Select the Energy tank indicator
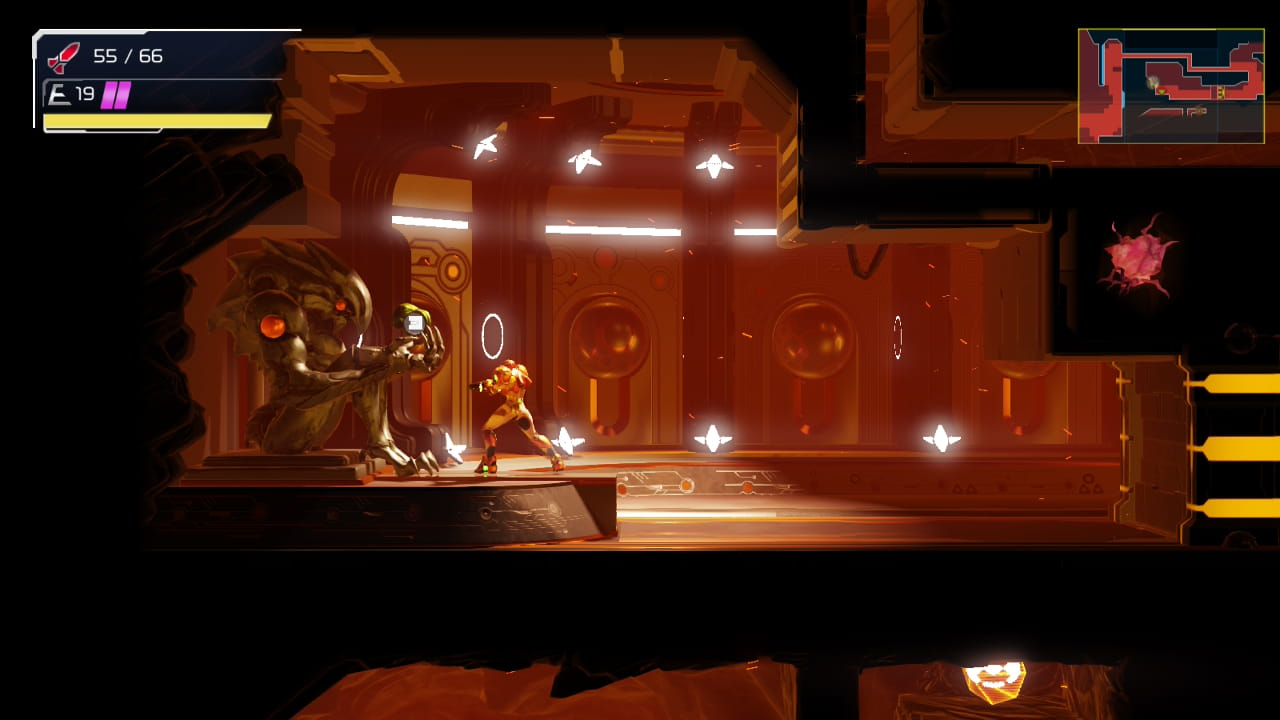The height and width of the screenshot is (720, 1280). [60, 93]
